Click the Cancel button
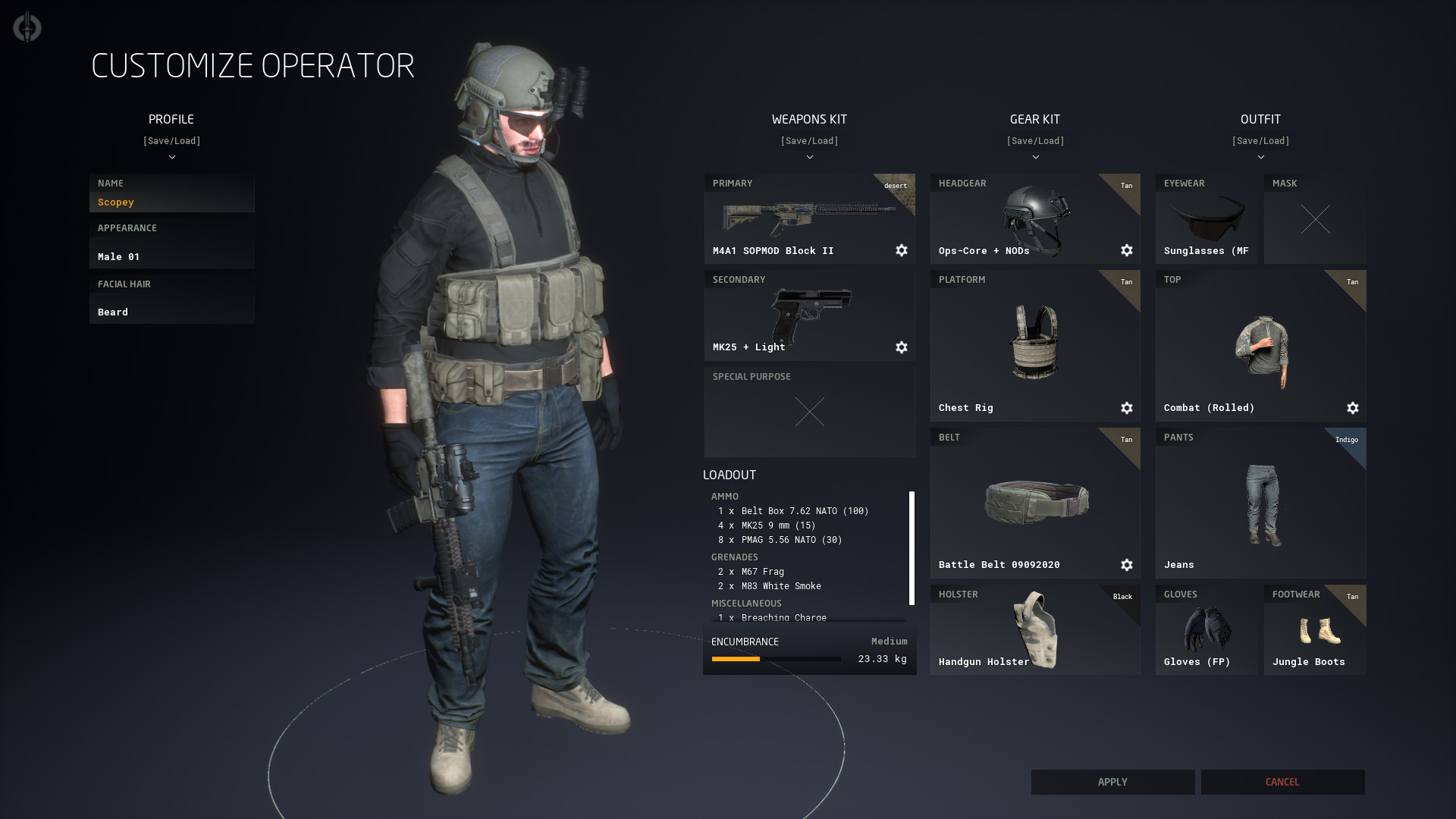 pos(1282,782)
